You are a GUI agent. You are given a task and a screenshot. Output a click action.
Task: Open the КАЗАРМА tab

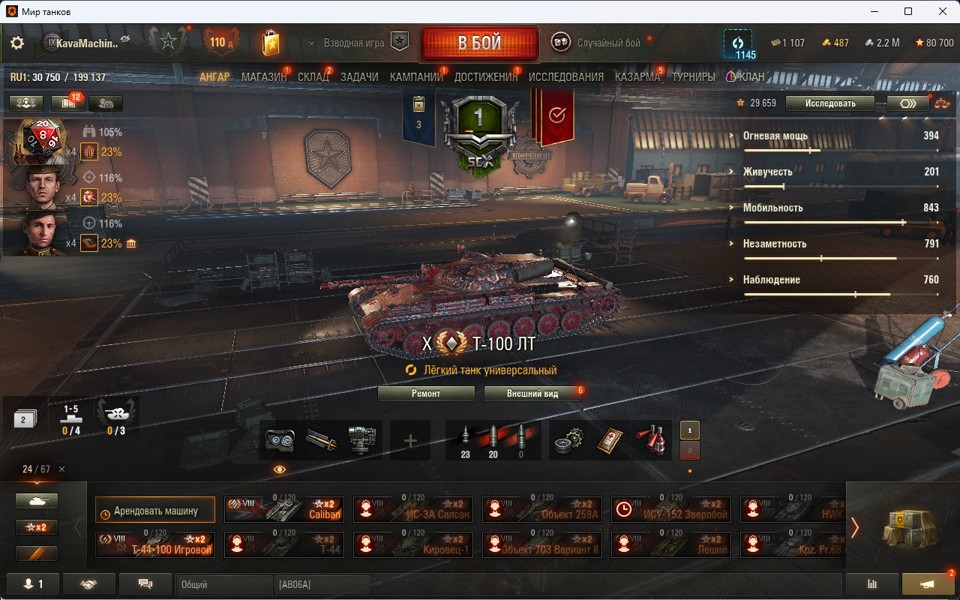[637, 77]
